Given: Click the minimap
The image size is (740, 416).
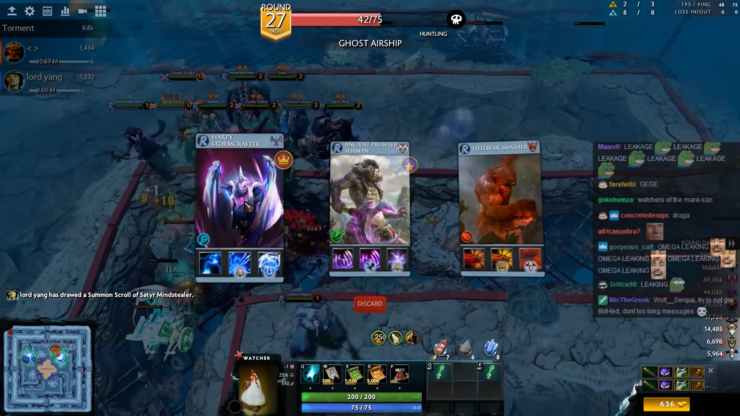Looking at the screenshot, I should [47, 366].
